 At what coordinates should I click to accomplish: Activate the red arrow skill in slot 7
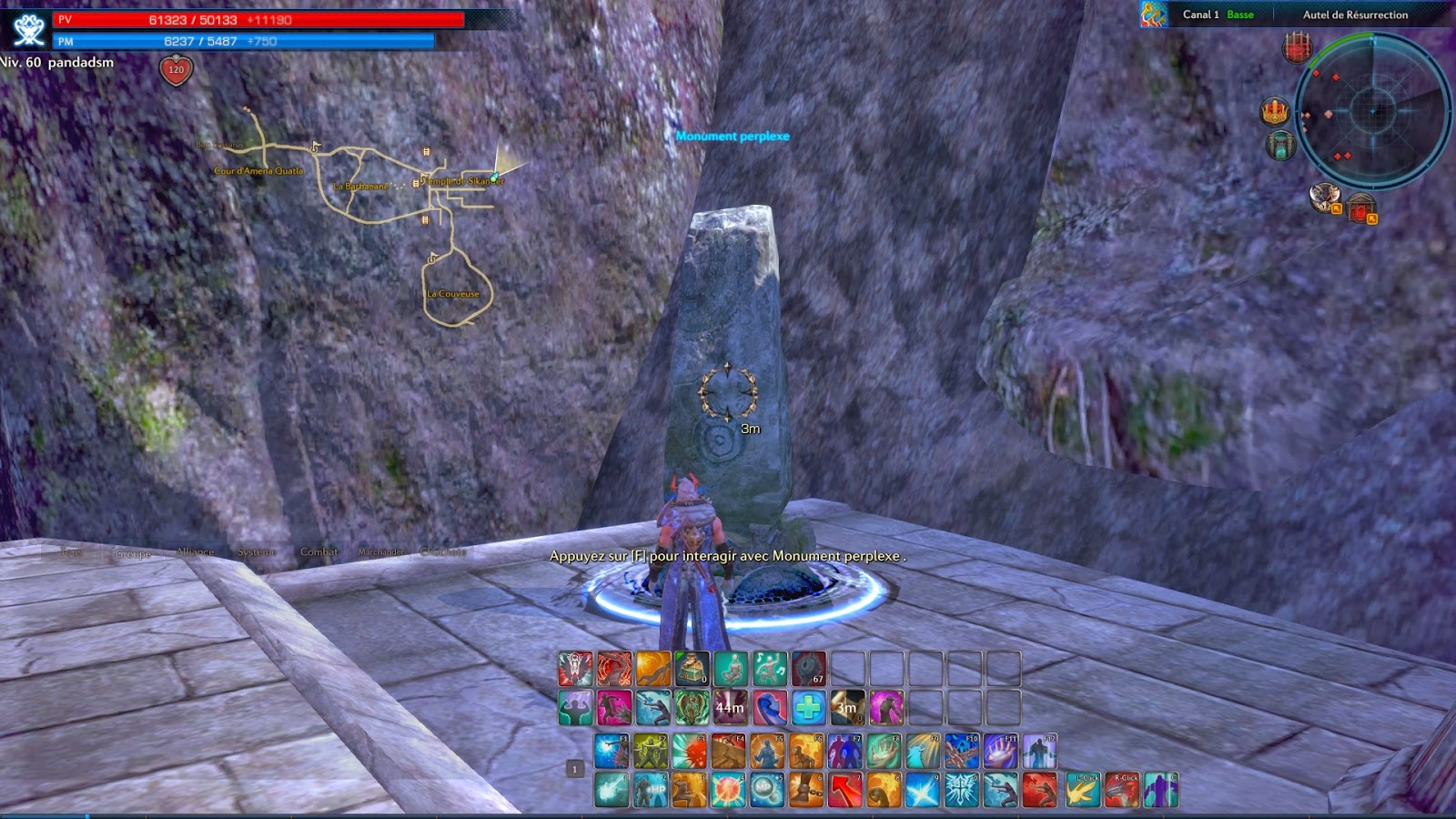pos(844,788)
